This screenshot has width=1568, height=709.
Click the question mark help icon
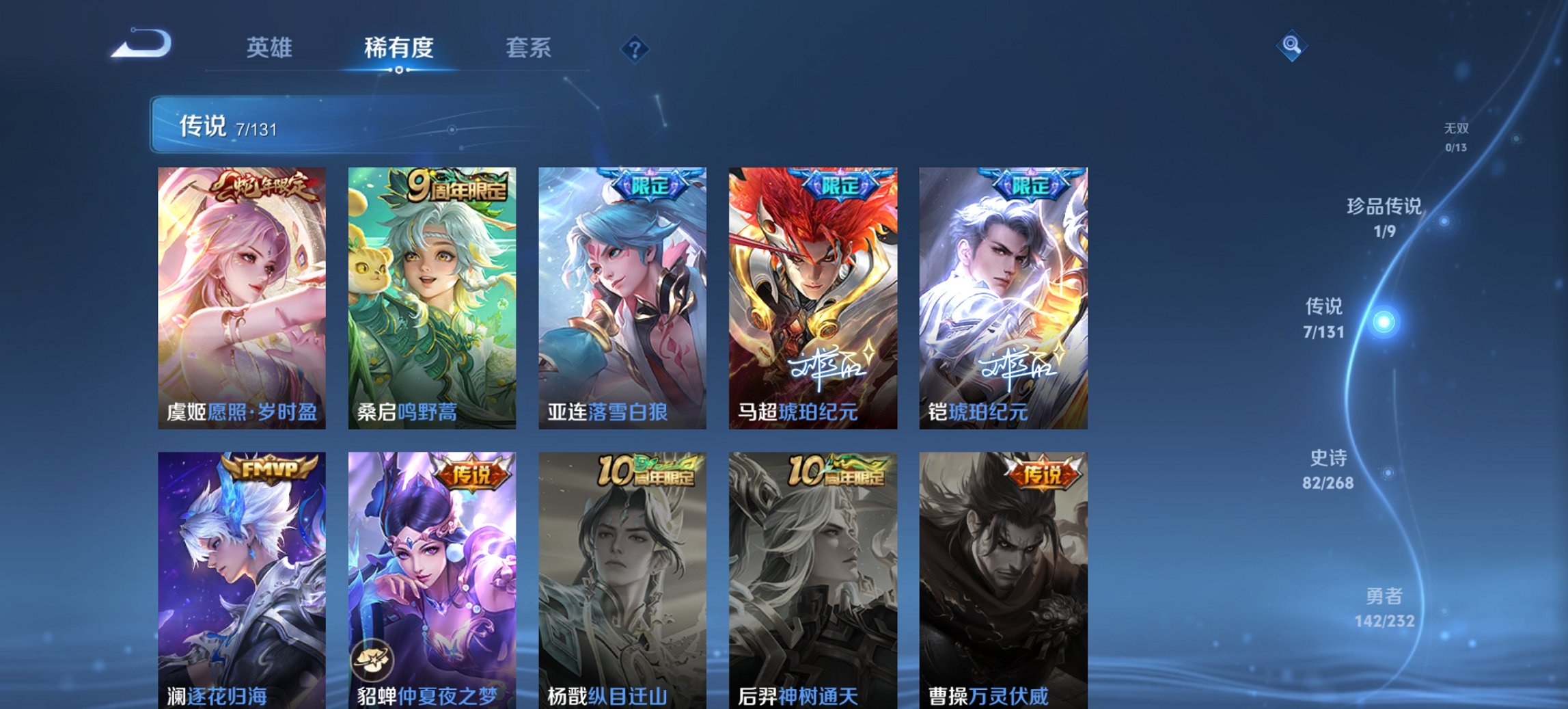[635, 48]
